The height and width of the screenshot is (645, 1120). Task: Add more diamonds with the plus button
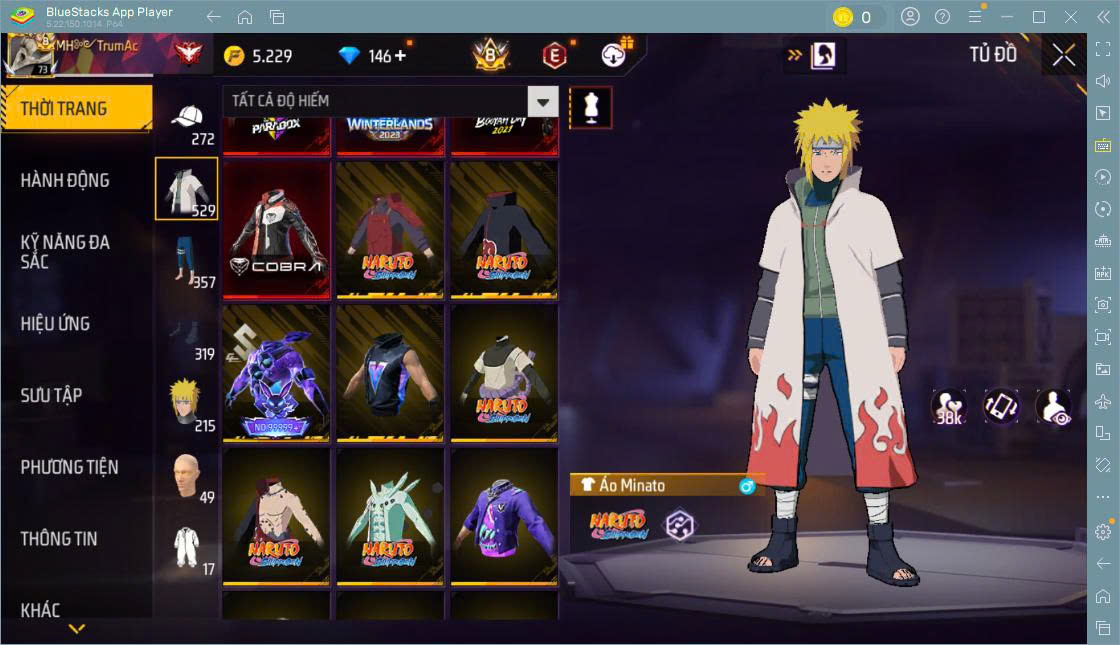(401, 56)
